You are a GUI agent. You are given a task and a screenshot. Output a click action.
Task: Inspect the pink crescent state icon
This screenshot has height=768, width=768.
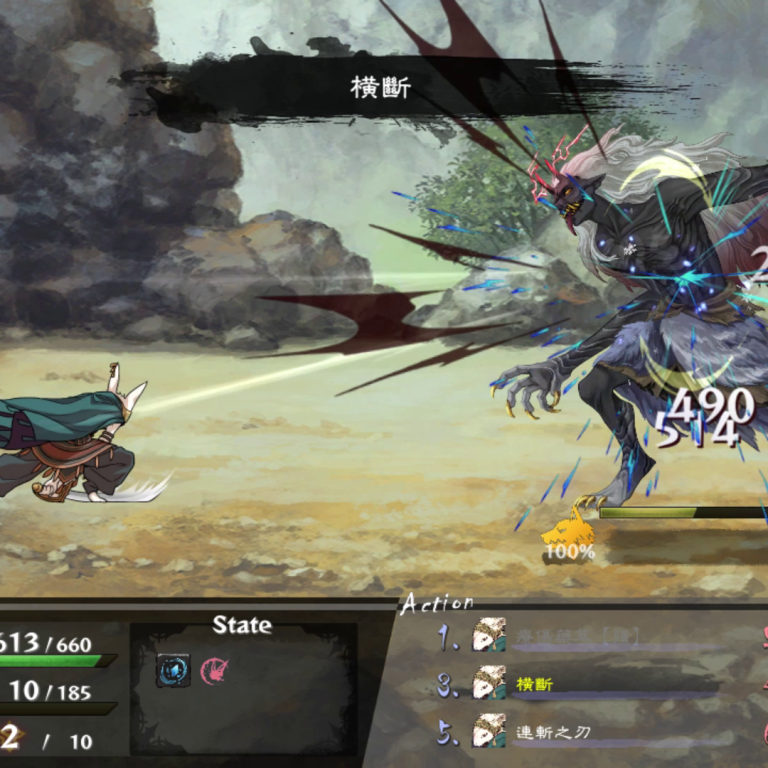point(213,670)
